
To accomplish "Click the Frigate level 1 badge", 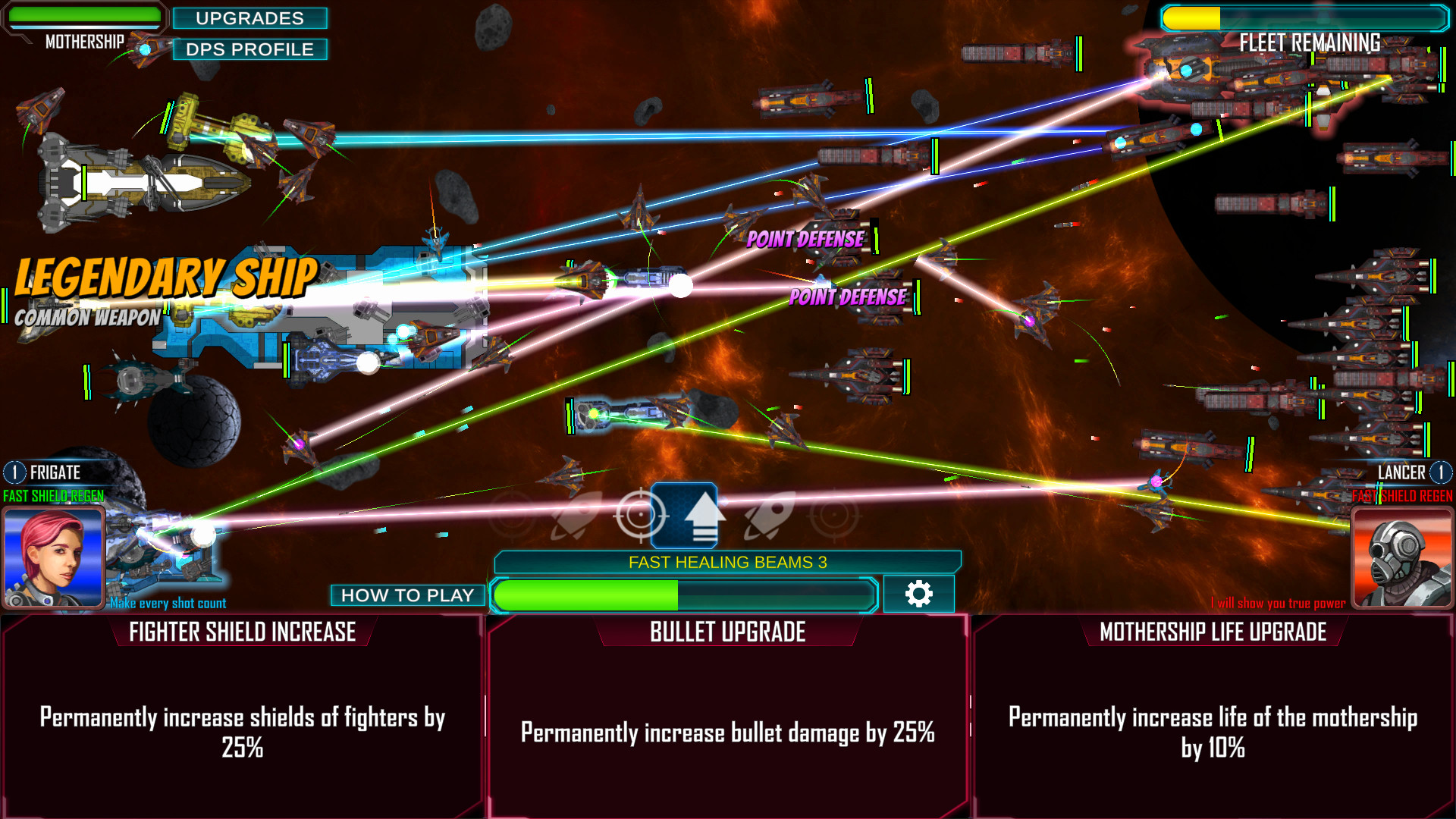I will click(14, 472).
